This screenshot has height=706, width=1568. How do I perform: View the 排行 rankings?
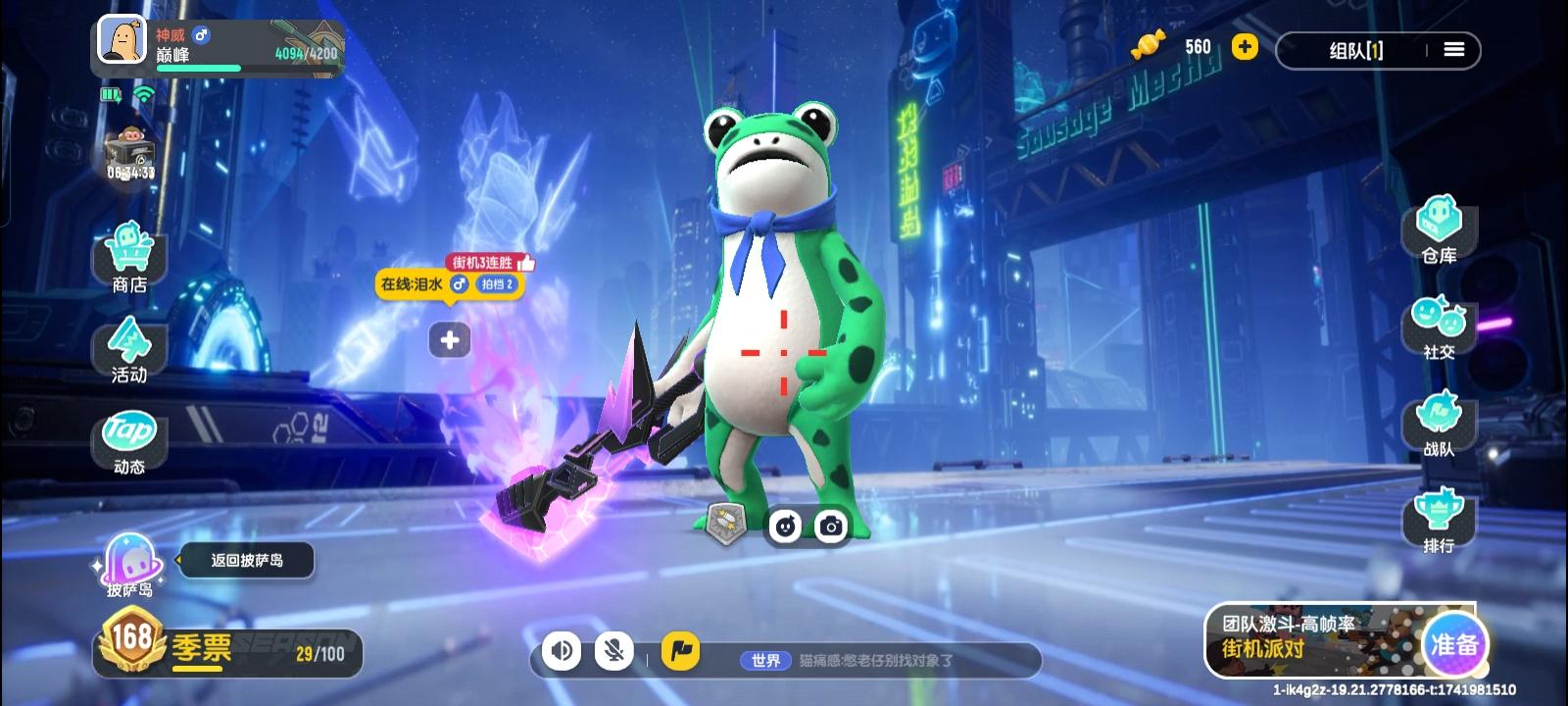click(x=1439, y=521)
